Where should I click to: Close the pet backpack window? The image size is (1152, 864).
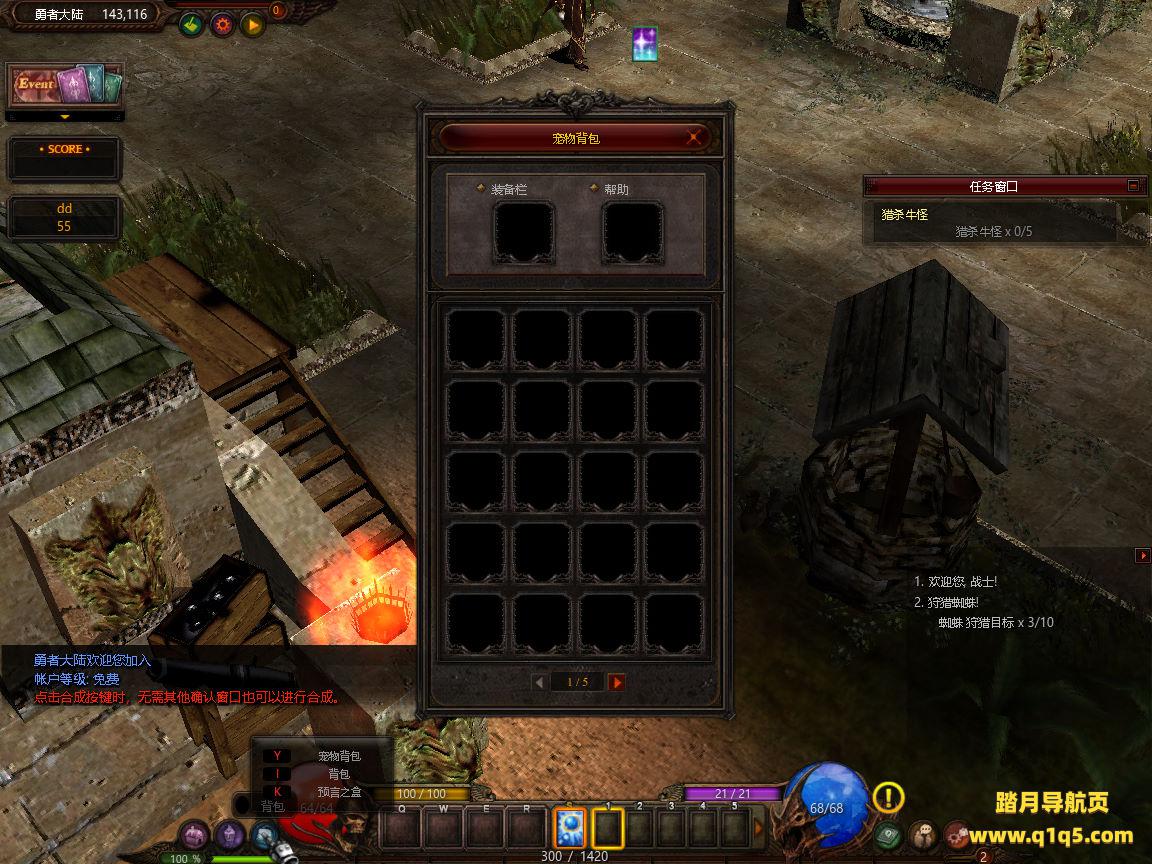[695, 138]
